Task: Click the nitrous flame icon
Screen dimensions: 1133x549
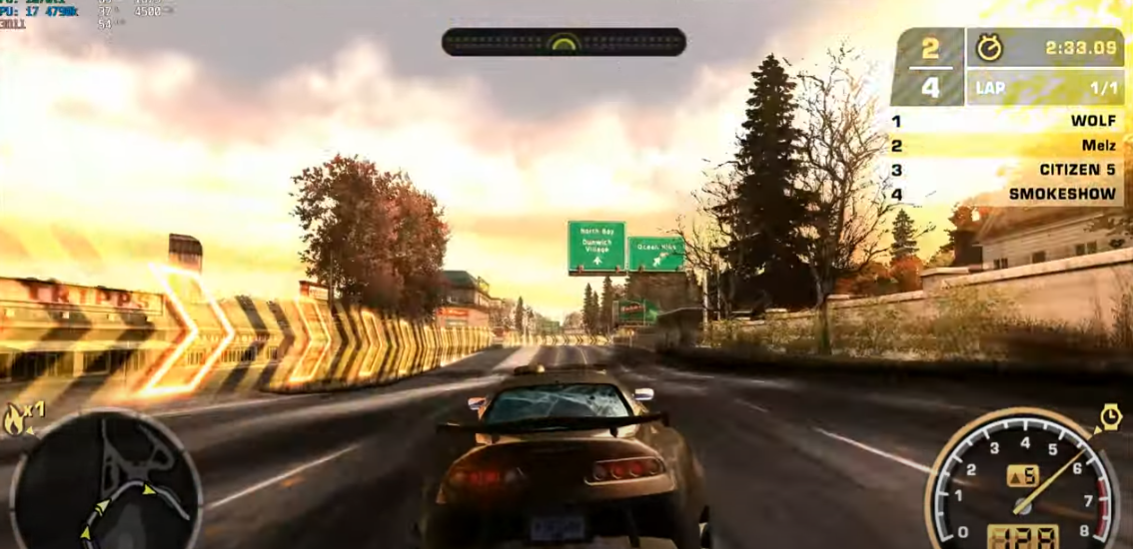Action: pos(17,420)
